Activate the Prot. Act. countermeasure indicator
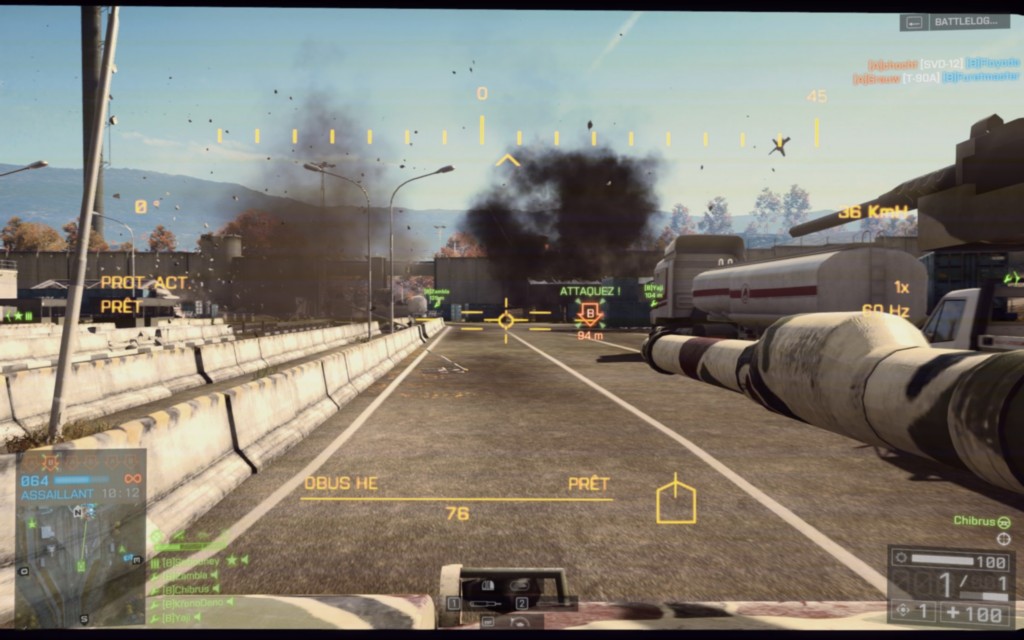Screen dimensions: 1024x640 (144, 283)
